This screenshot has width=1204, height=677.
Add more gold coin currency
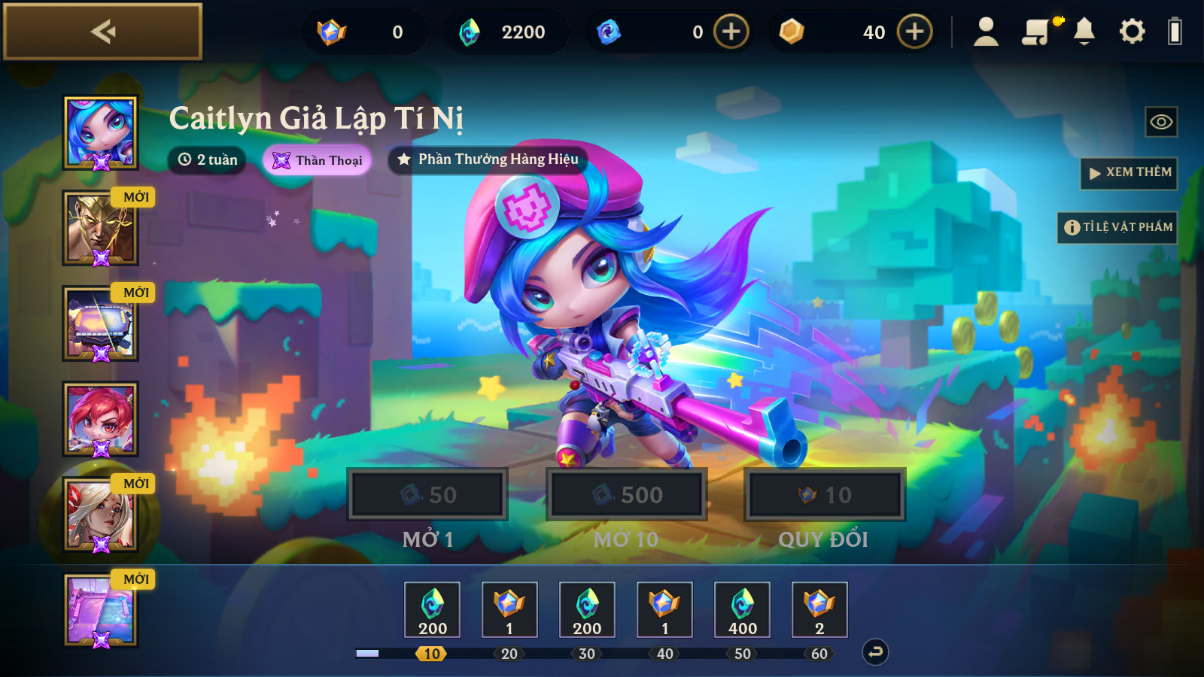[x=914, y=32]
